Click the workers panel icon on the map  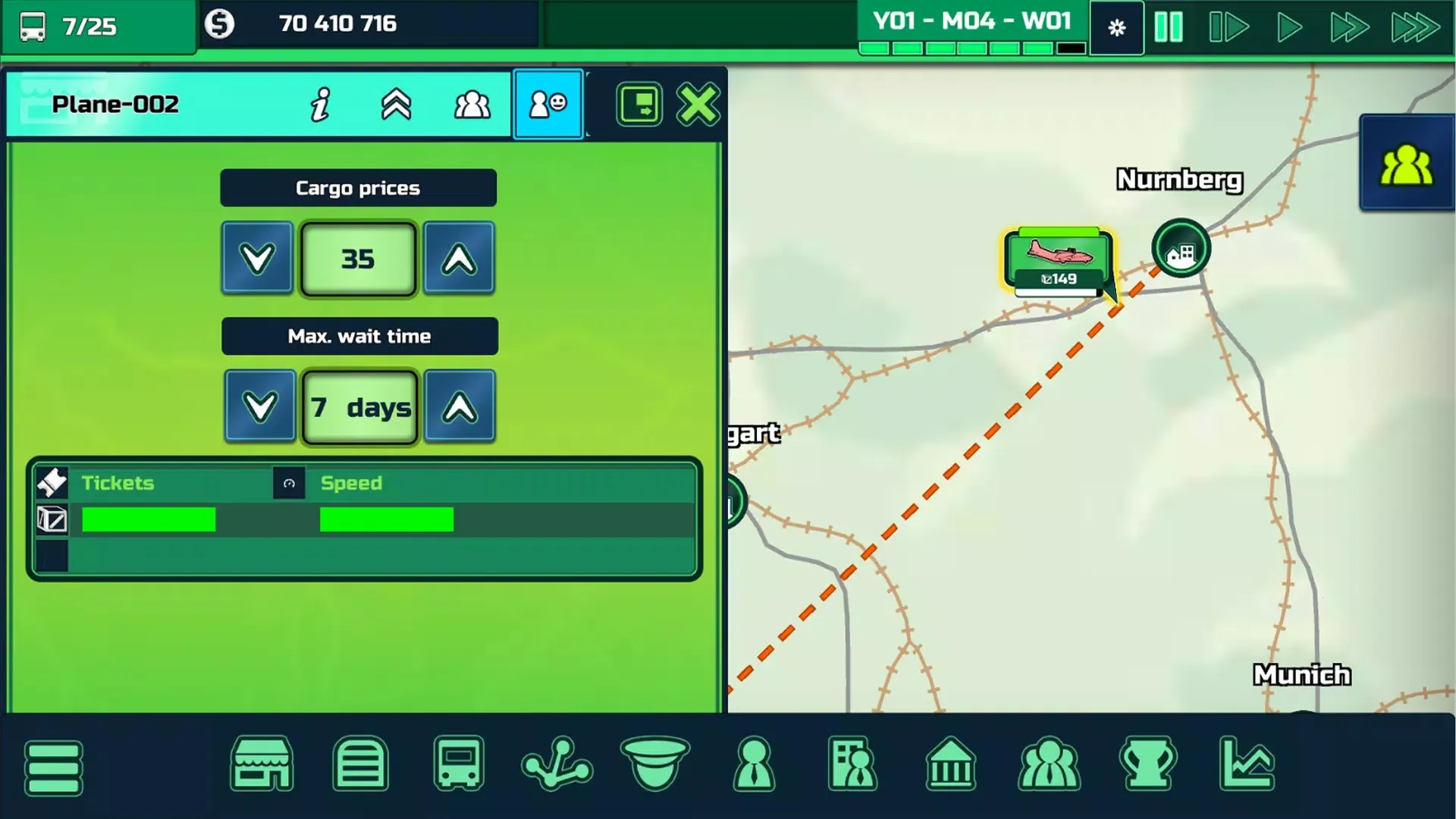click(x=1407, y=162)
